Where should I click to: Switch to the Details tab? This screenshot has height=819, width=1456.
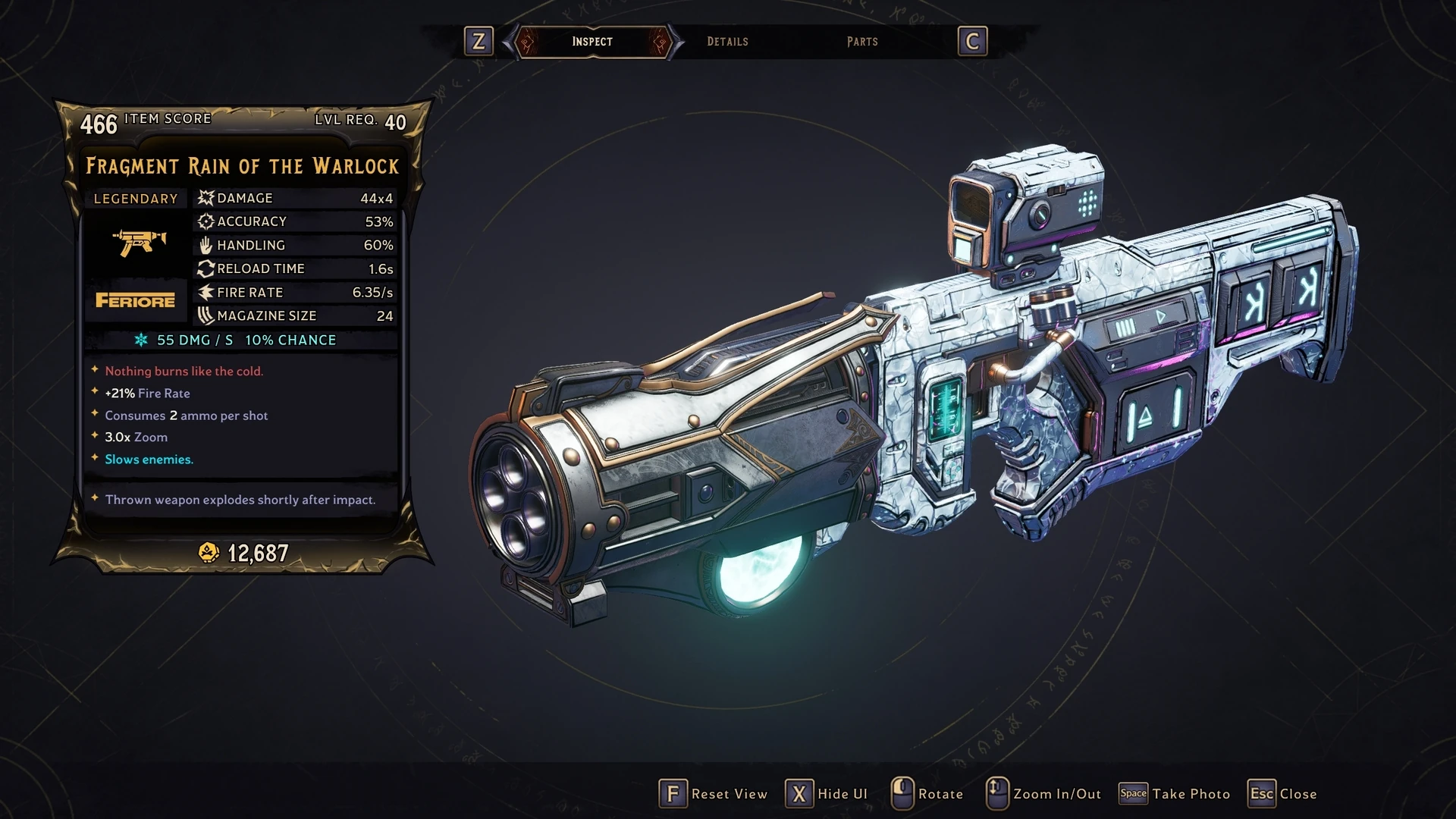pos(727,42)
